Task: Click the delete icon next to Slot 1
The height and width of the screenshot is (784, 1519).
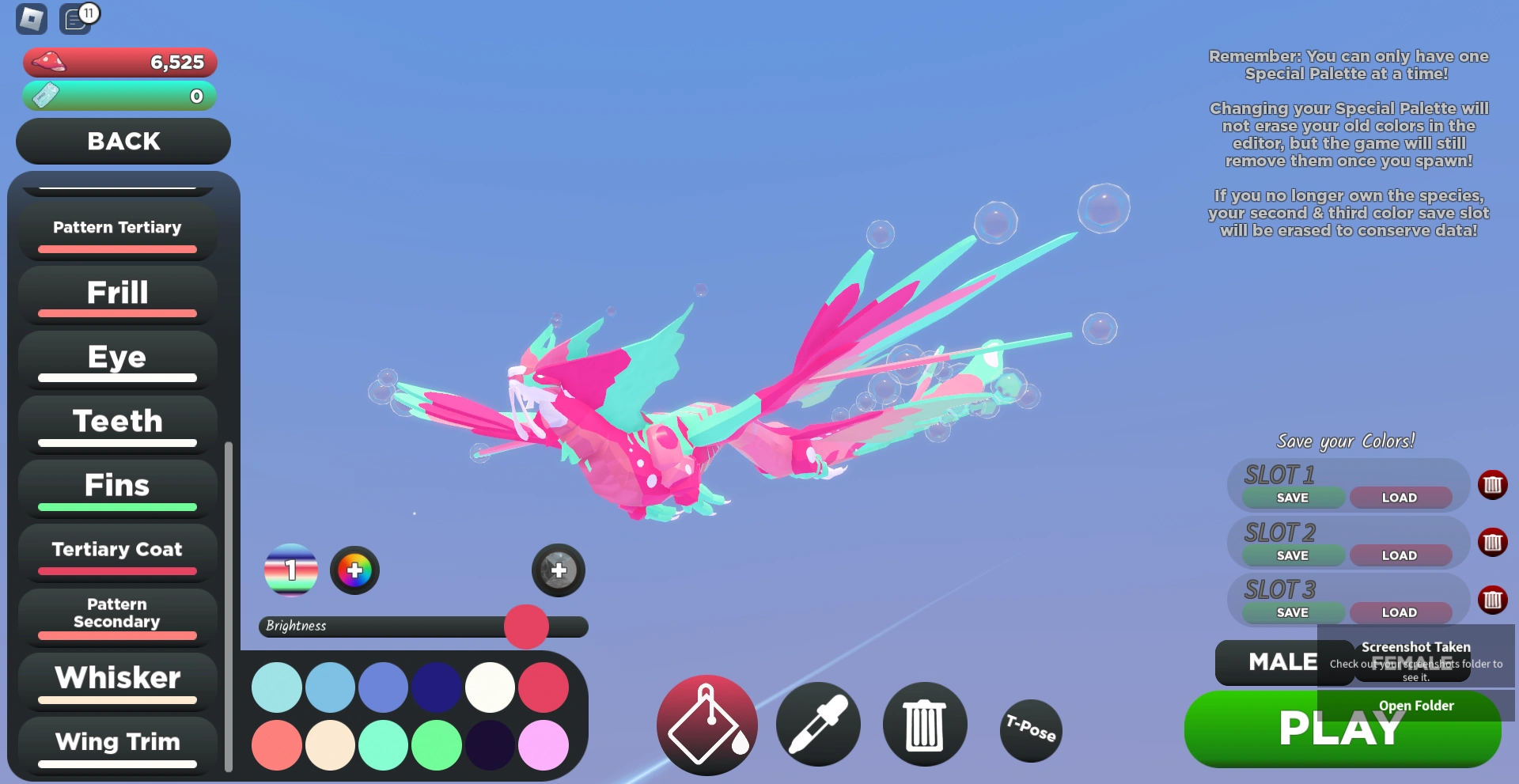Action: 1494,485
